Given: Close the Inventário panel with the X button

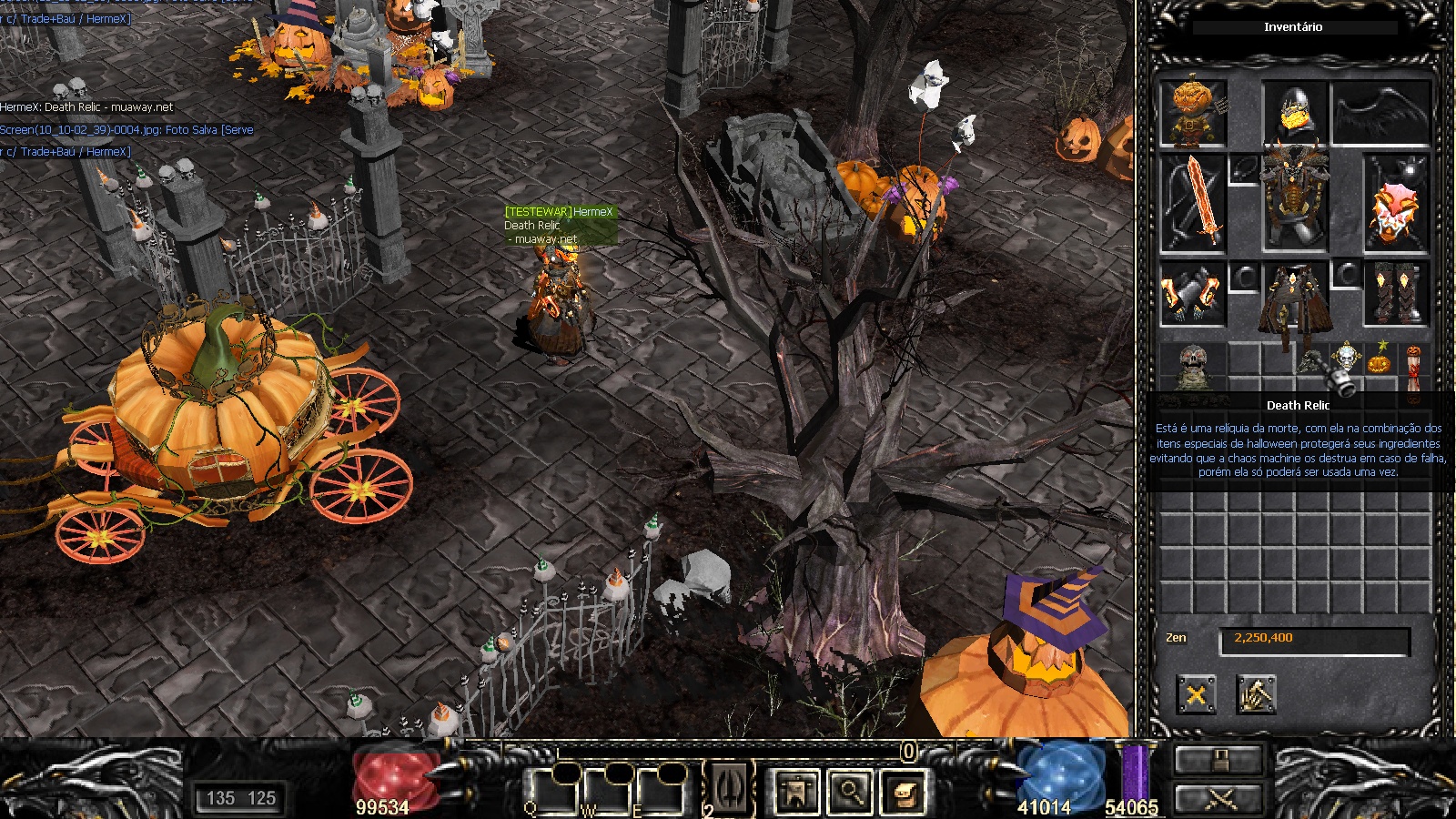Looking at the screenshot, I should pos(1196,696).
